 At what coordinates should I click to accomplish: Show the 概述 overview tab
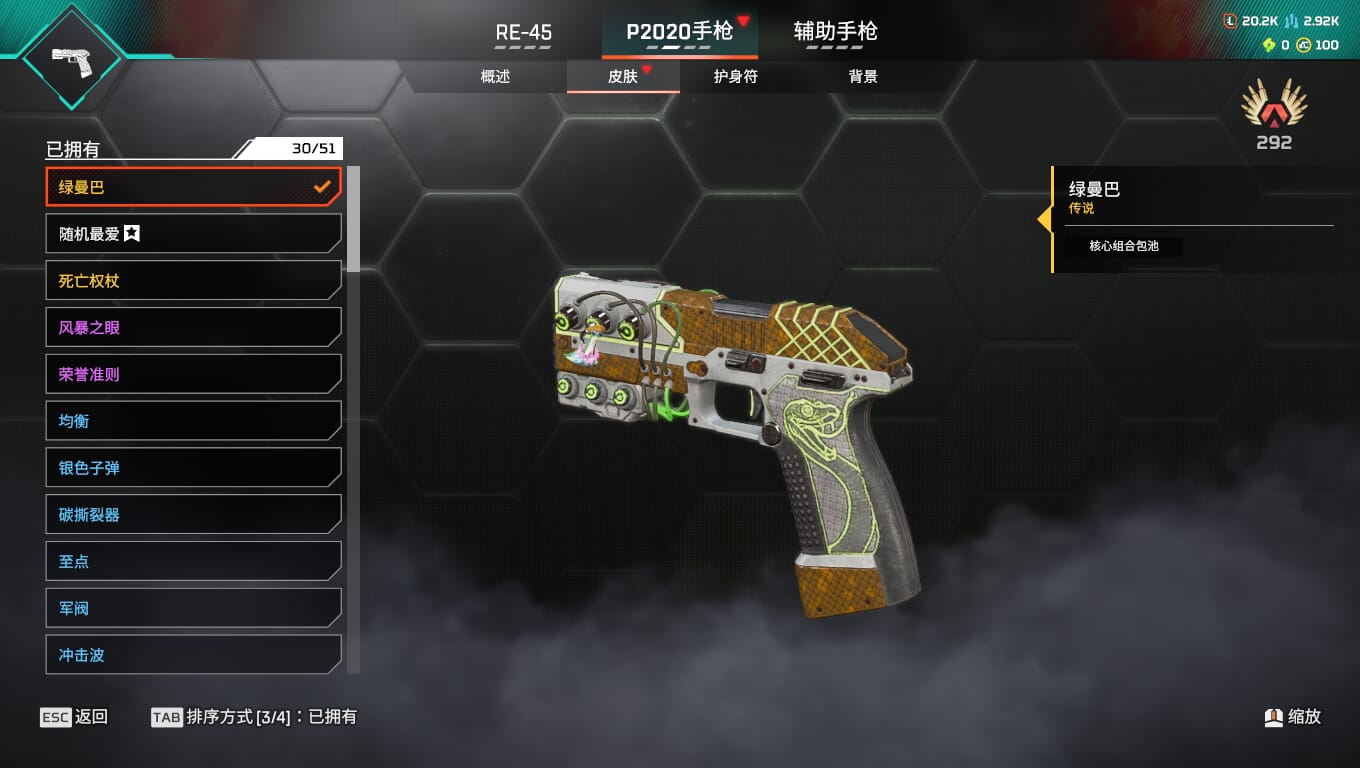point(495,77)
